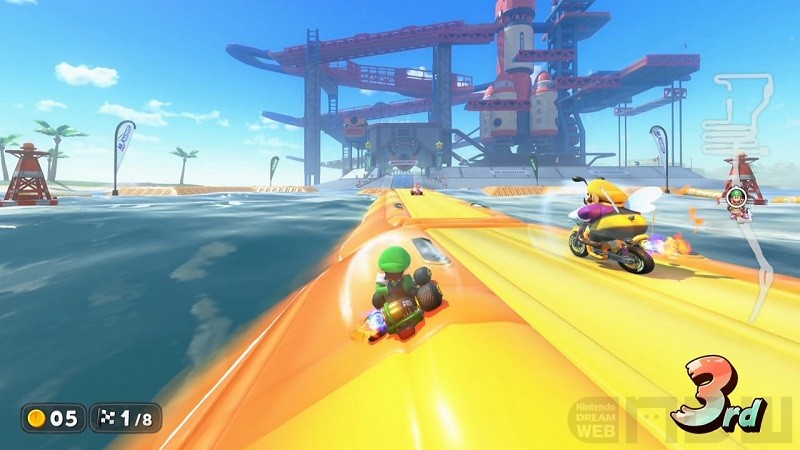Click the Nintendo Dream Web watermark logo
Image resolution: width=800 pixels, height=450 pixels.
click(x=597, y=419)
